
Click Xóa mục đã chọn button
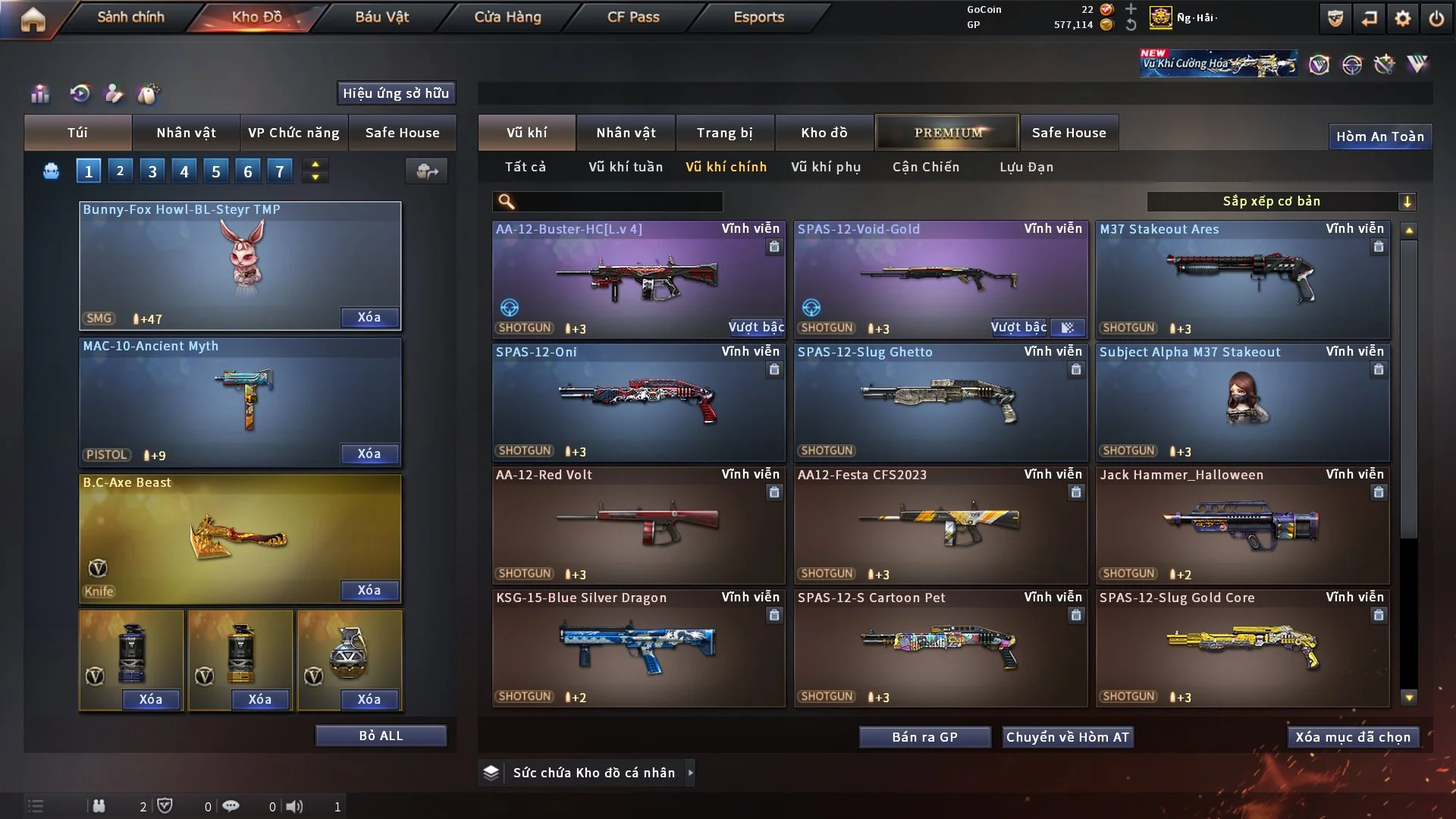click(1353, 737)
